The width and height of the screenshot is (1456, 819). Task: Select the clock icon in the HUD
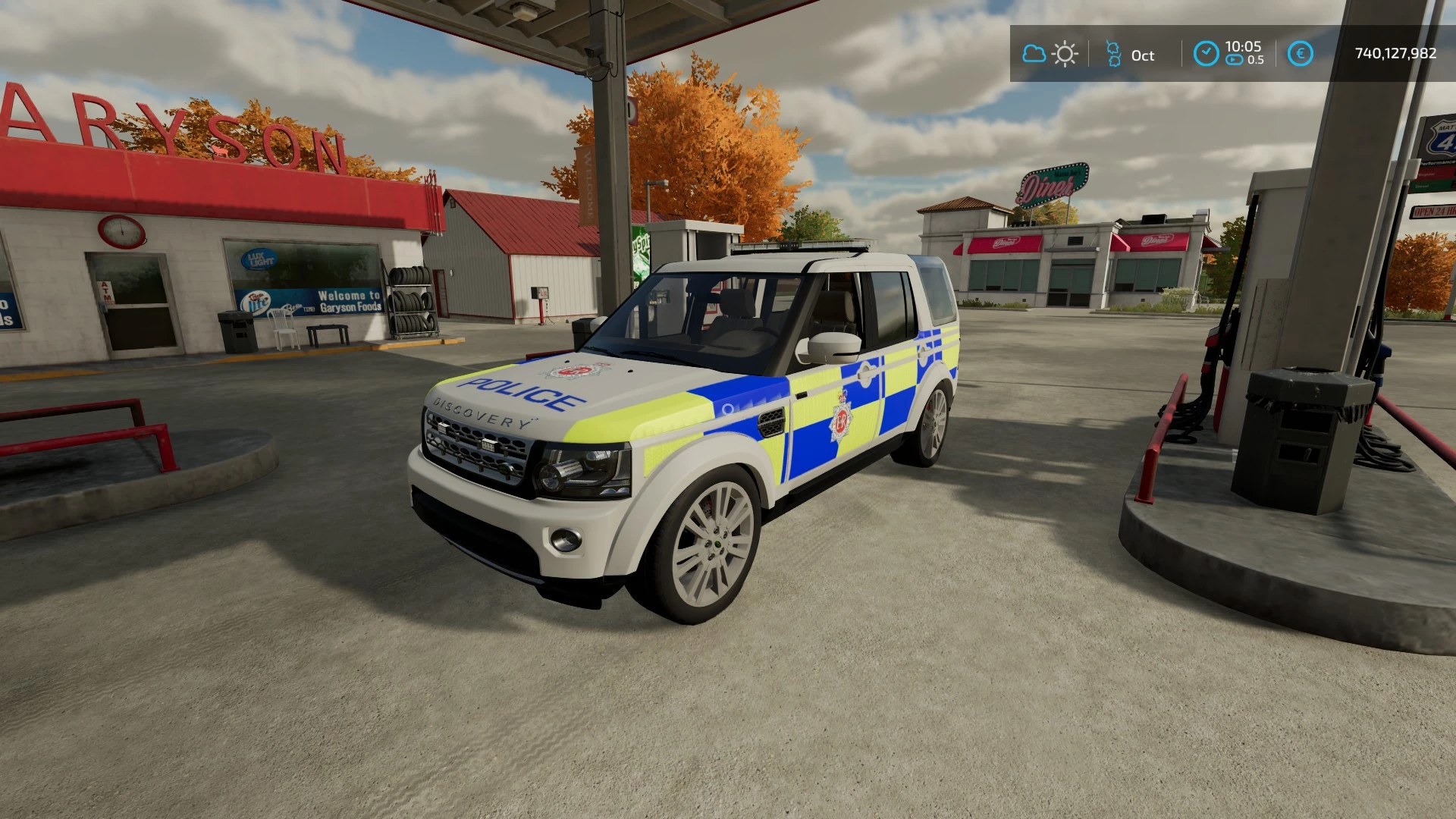click(1206, 53)
